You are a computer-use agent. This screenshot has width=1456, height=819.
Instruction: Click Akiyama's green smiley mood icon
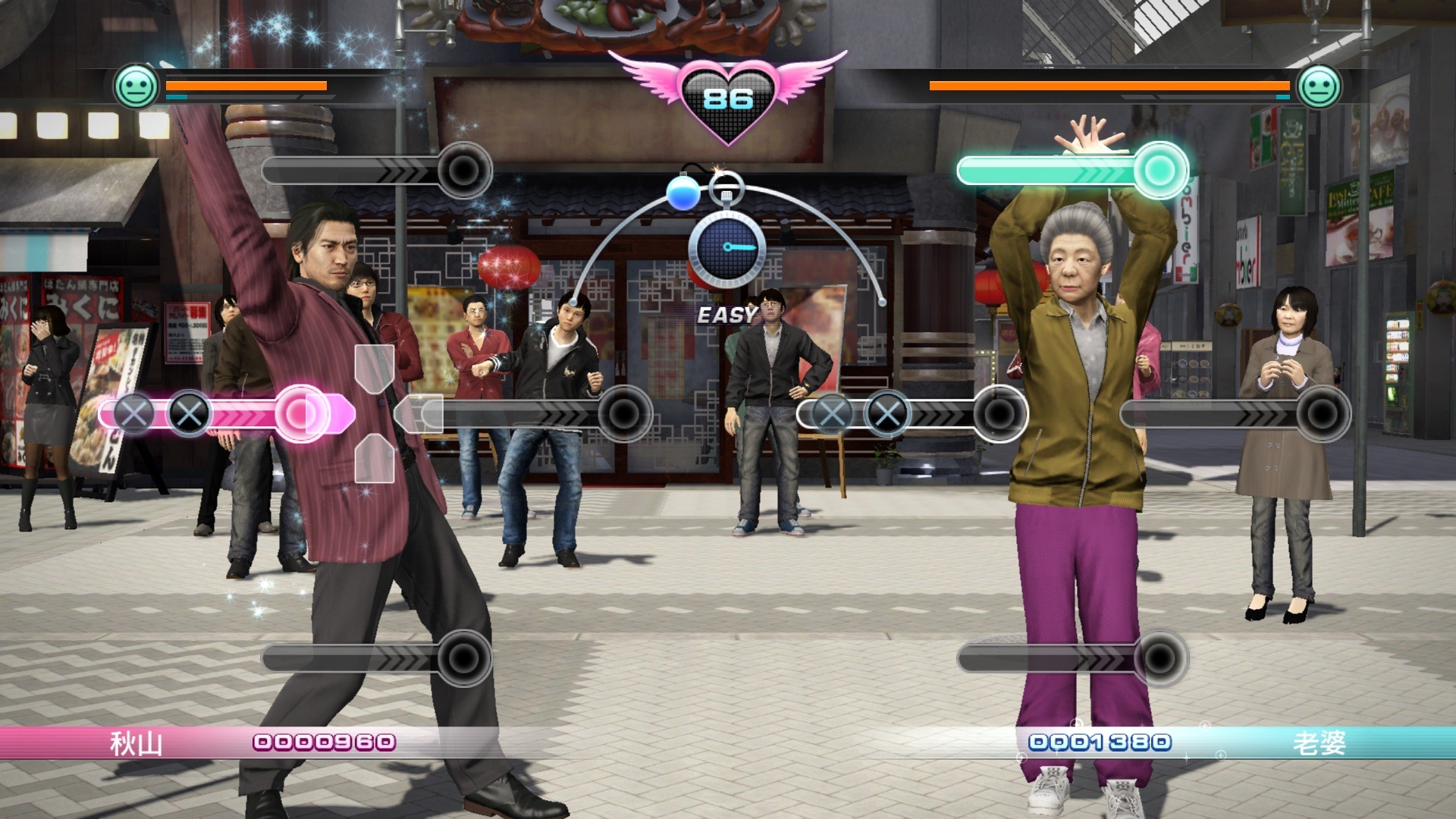pyautogui.click(x=136, y=86)
